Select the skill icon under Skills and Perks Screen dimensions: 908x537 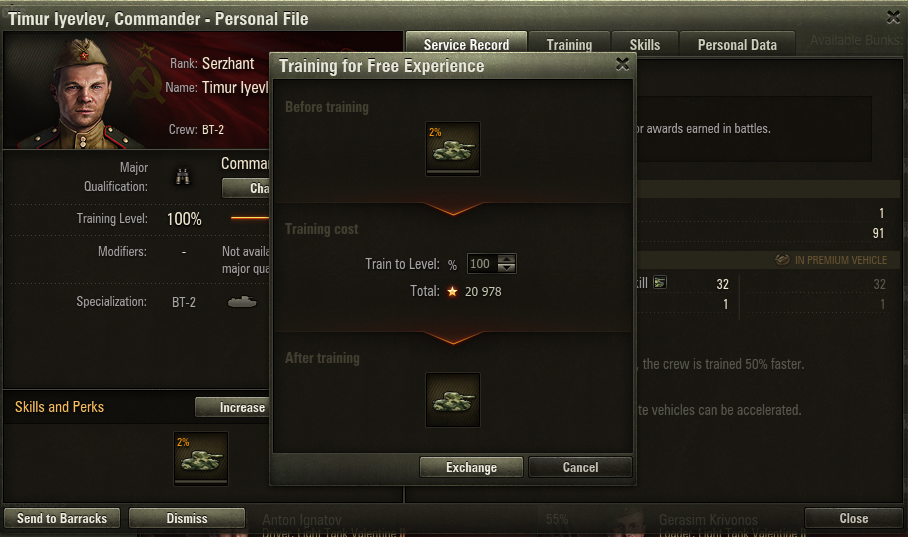(x=201, y=456)
